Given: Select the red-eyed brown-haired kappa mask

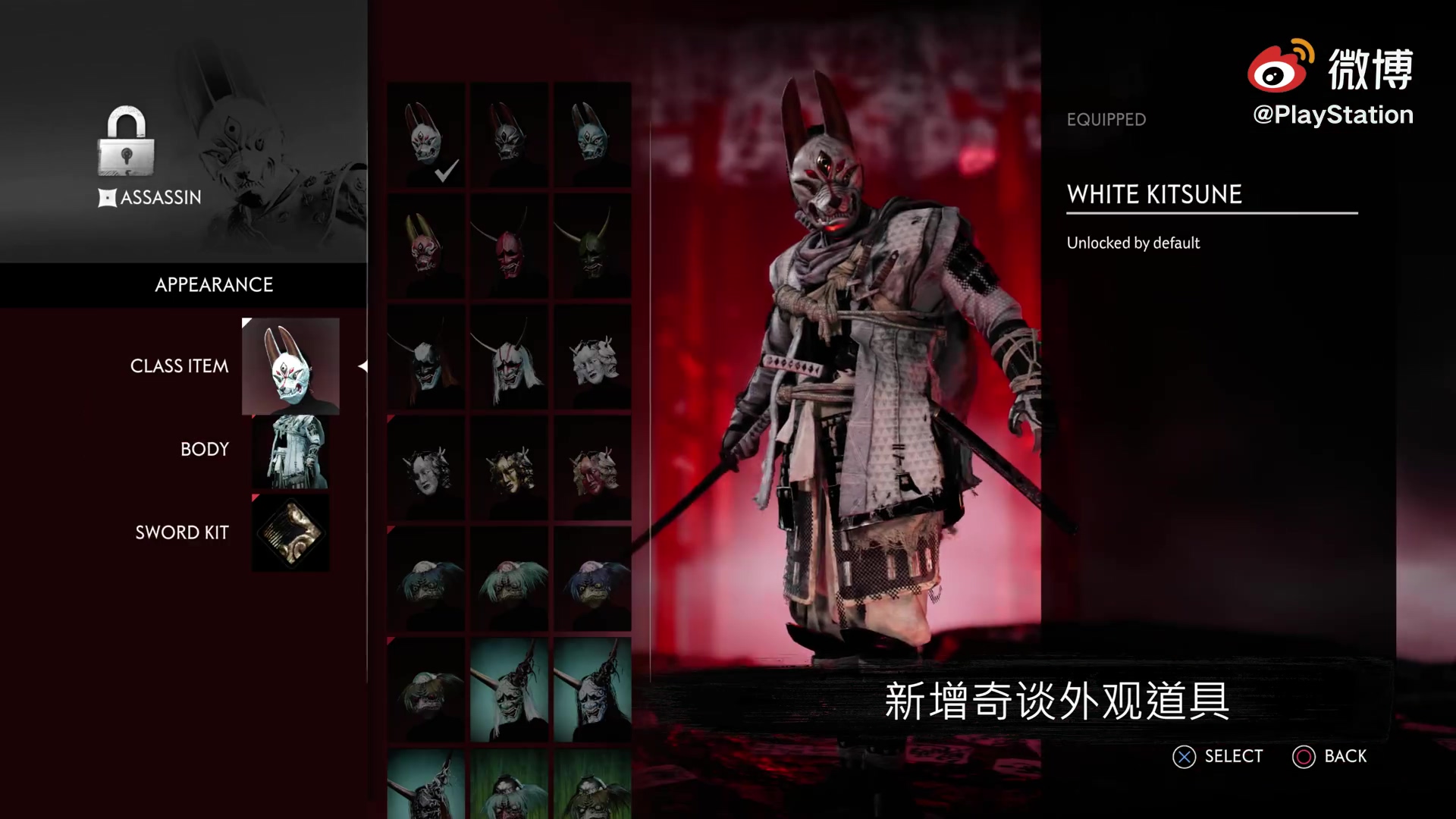Looking at the screenshot, I should (426, 690).
